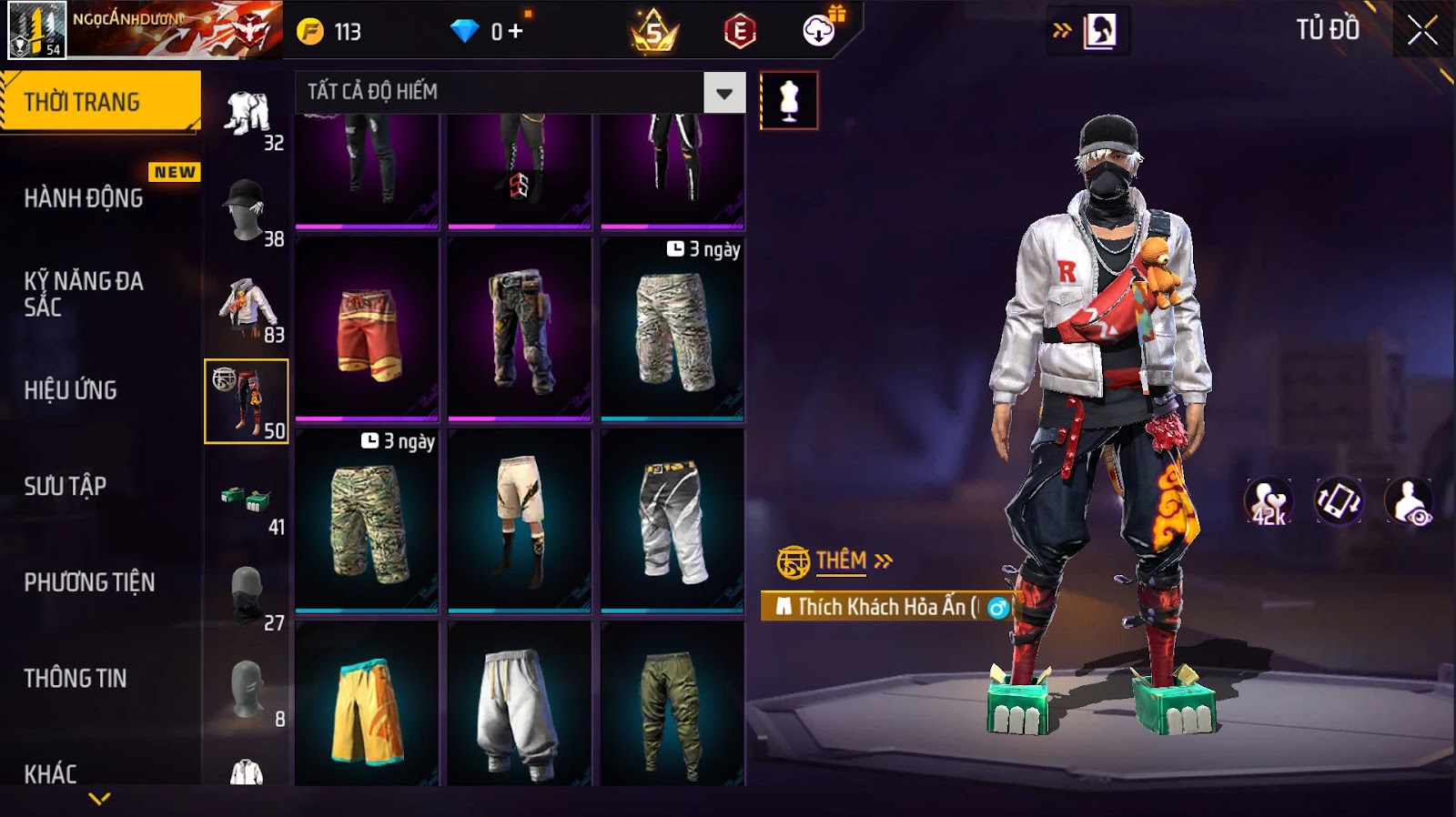
Task: Go to the Hiệu Ứng tab
Action: [x=71, y=390]
